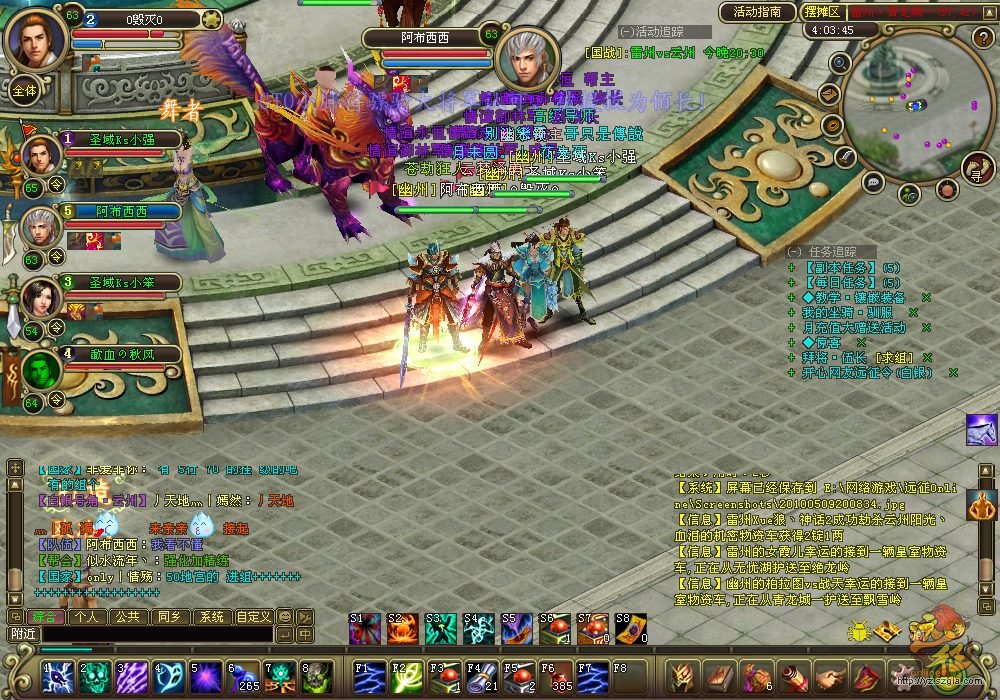Trigger the S2 fire skill shortcut
The height and width of the screenshot is (700, 1000).
[x=402, y=628]
